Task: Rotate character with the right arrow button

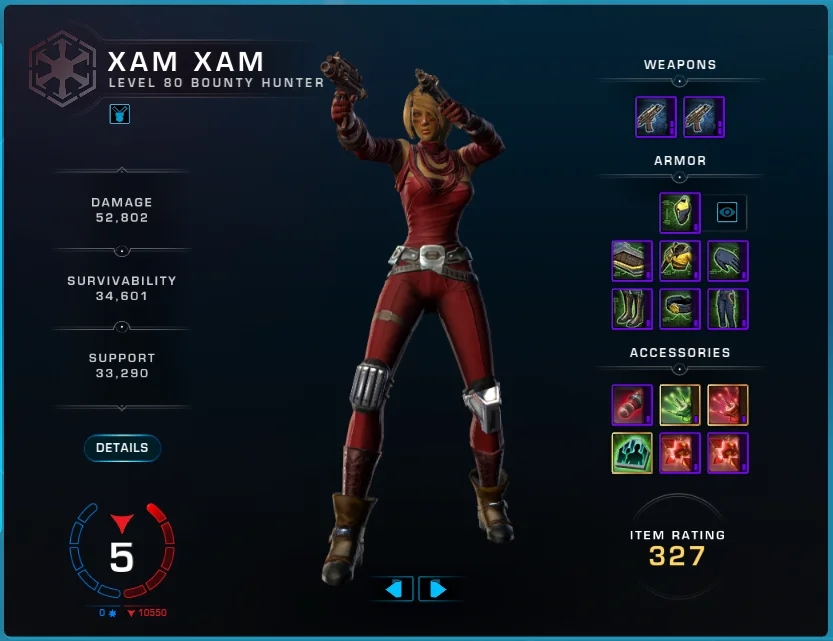Action: pos(438,589)
